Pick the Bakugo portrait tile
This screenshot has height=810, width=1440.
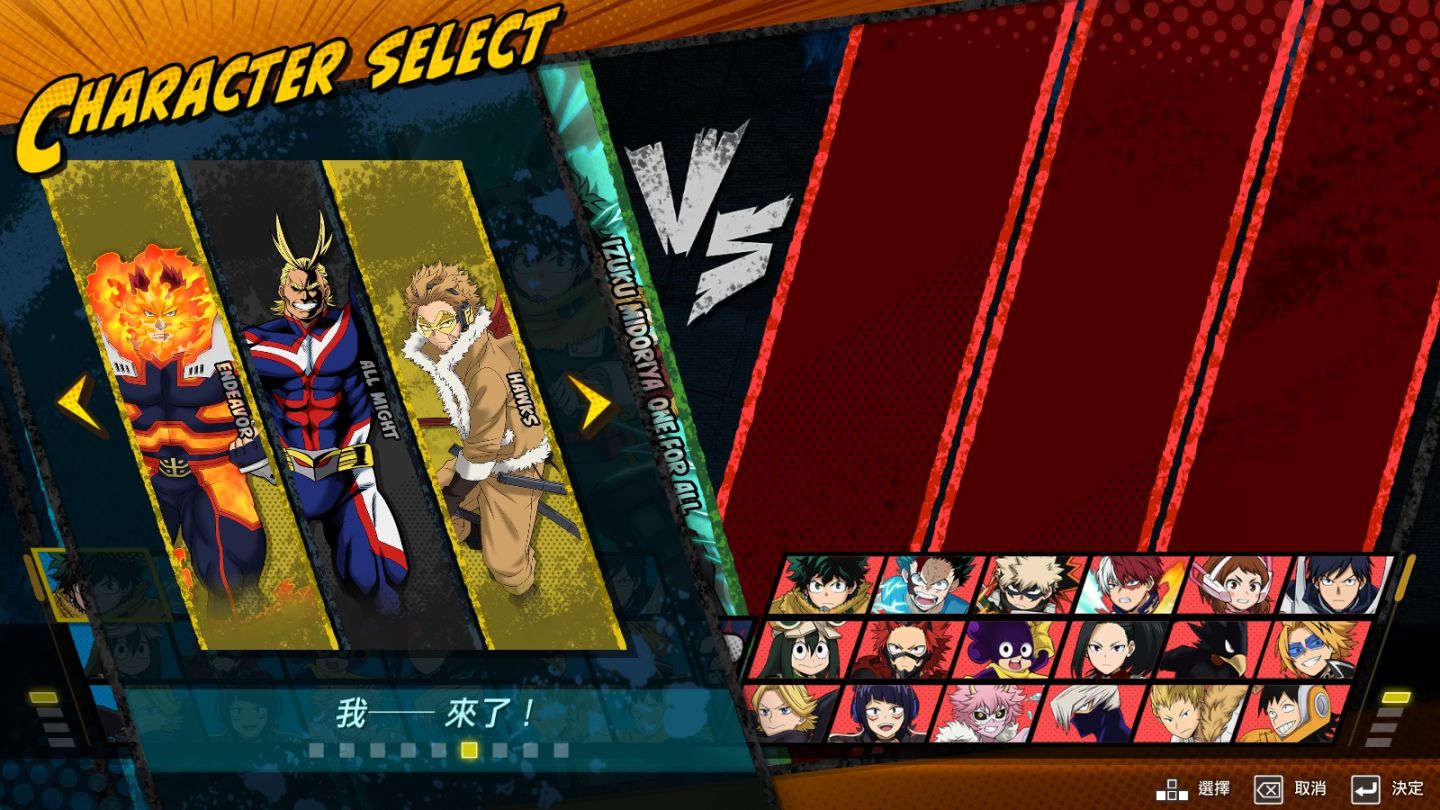(x=1030, y=585)
